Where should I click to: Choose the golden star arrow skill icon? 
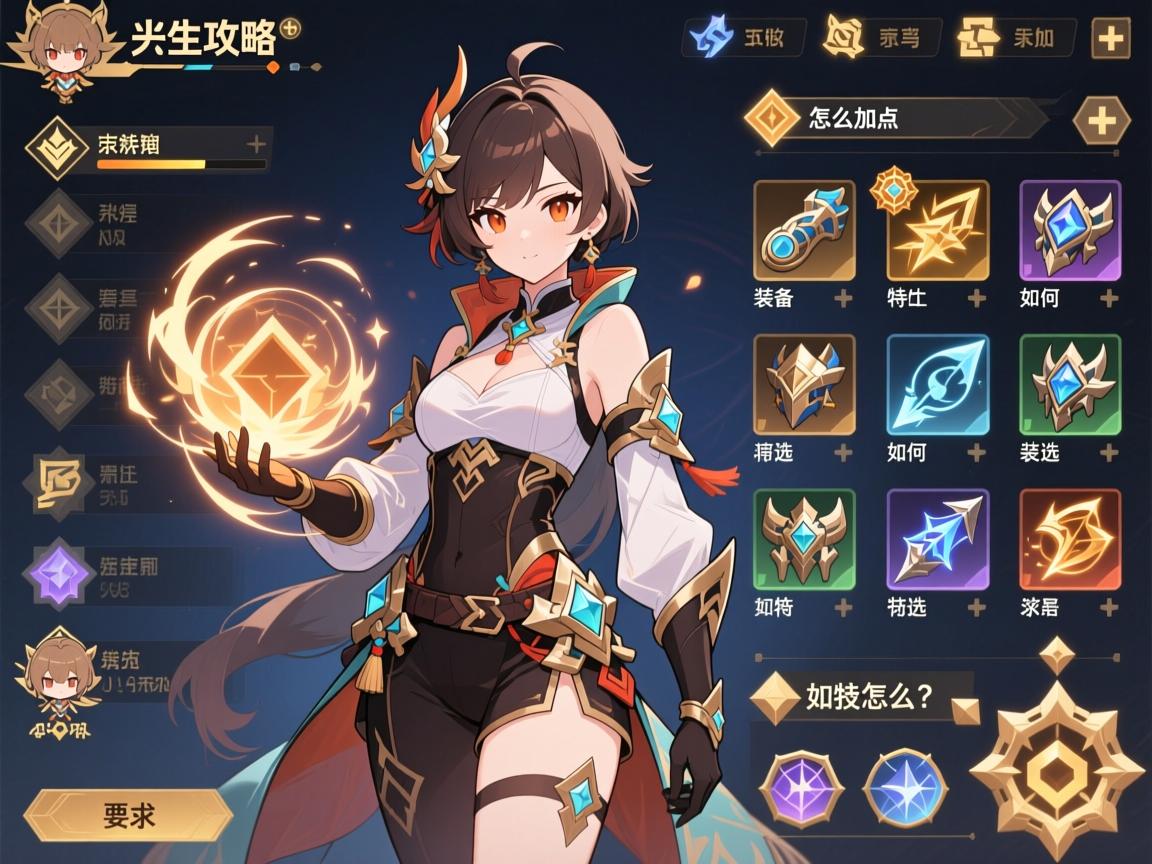pos(938,231)
